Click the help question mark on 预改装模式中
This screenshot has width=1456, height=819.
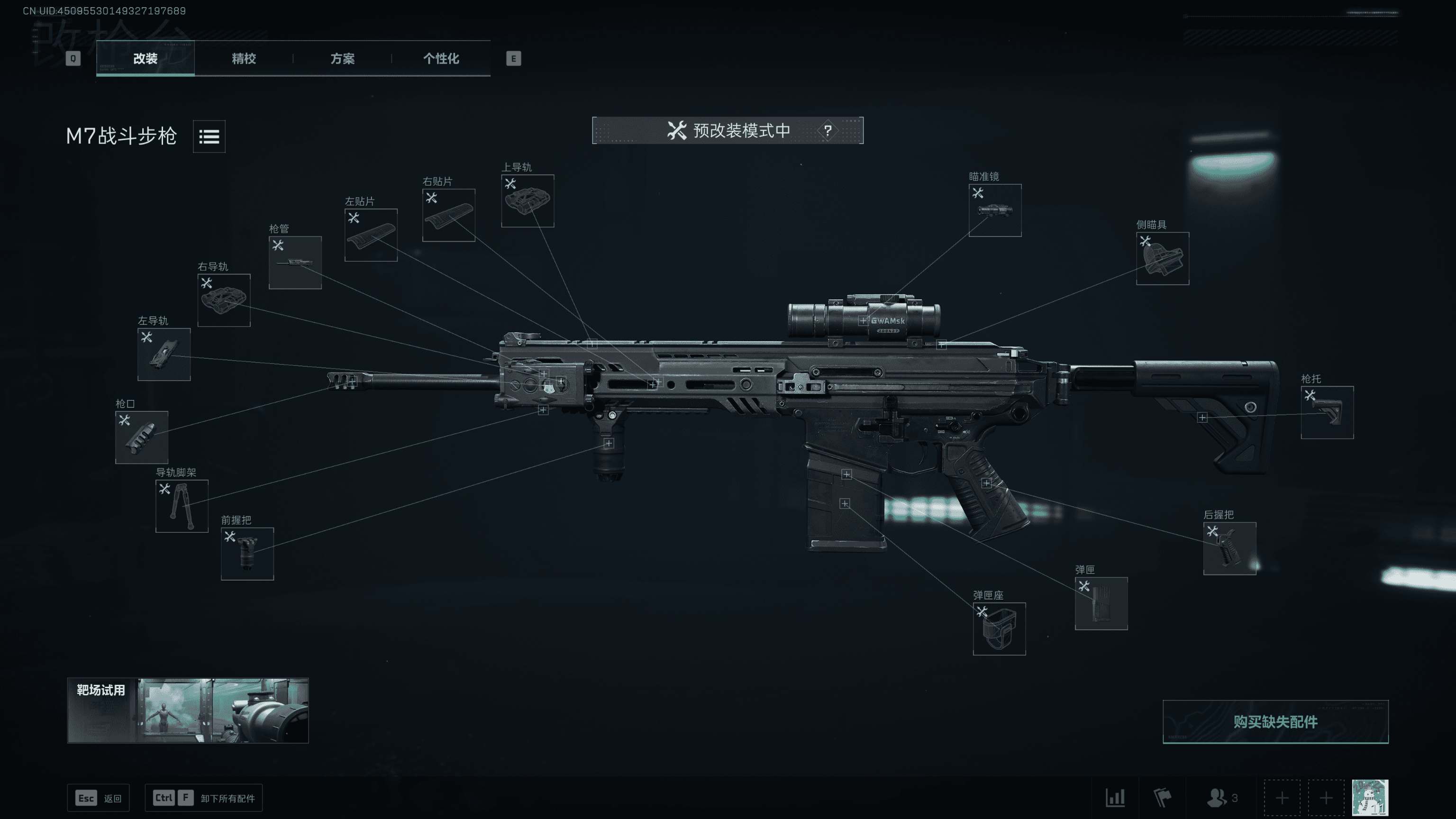point(828,131)
